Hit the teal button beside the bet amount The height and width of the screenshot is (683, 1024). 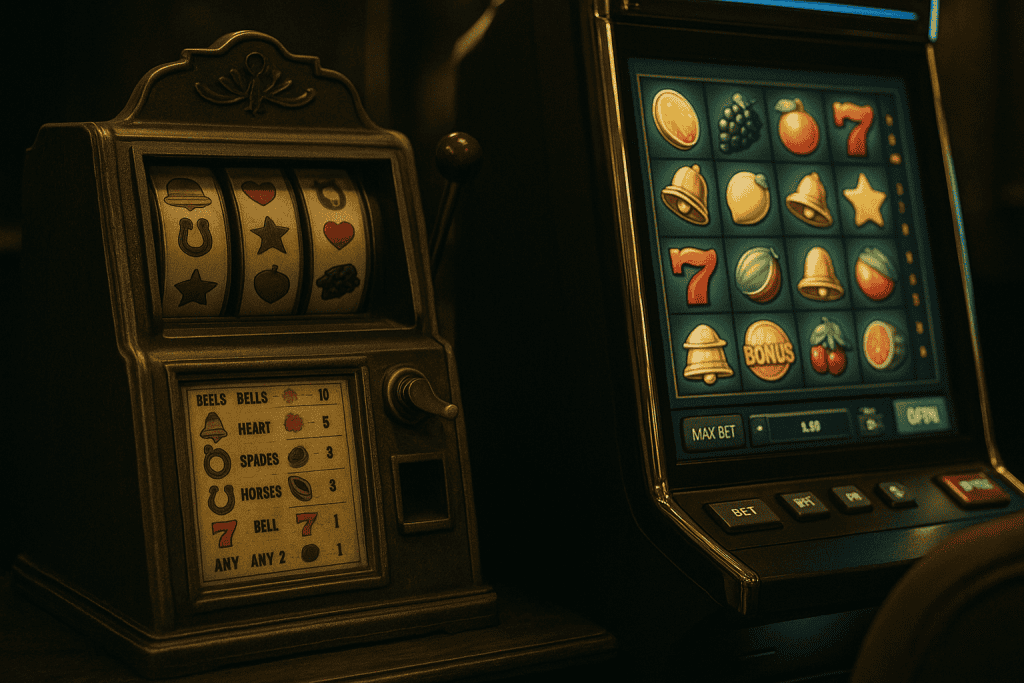921,415
